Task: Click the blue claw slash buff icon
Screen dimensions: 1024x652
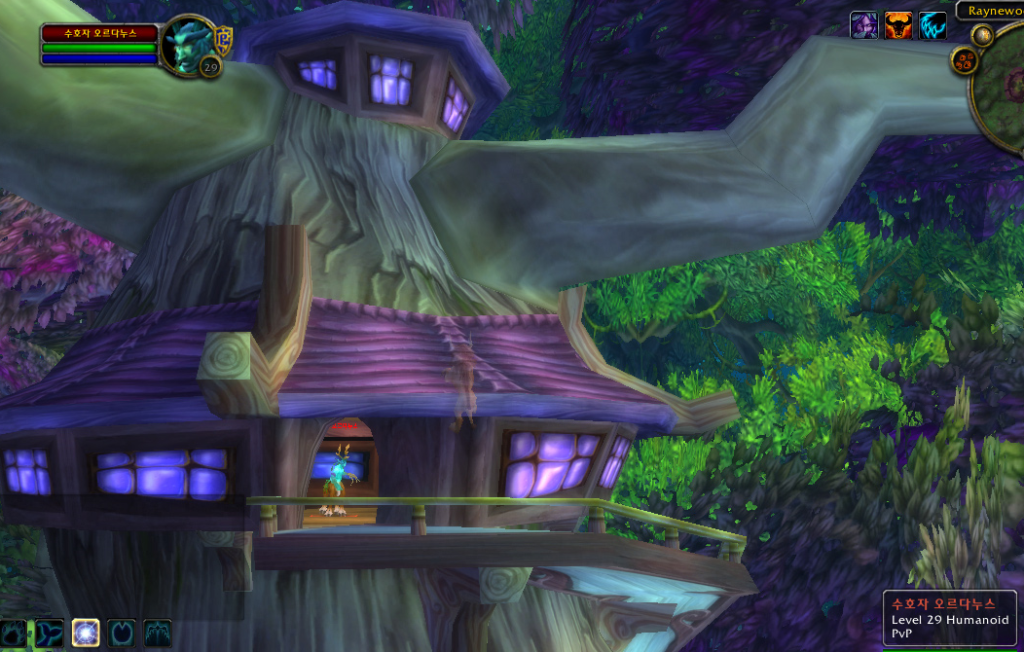Action: pyautogui.click(x=932, y=25)
